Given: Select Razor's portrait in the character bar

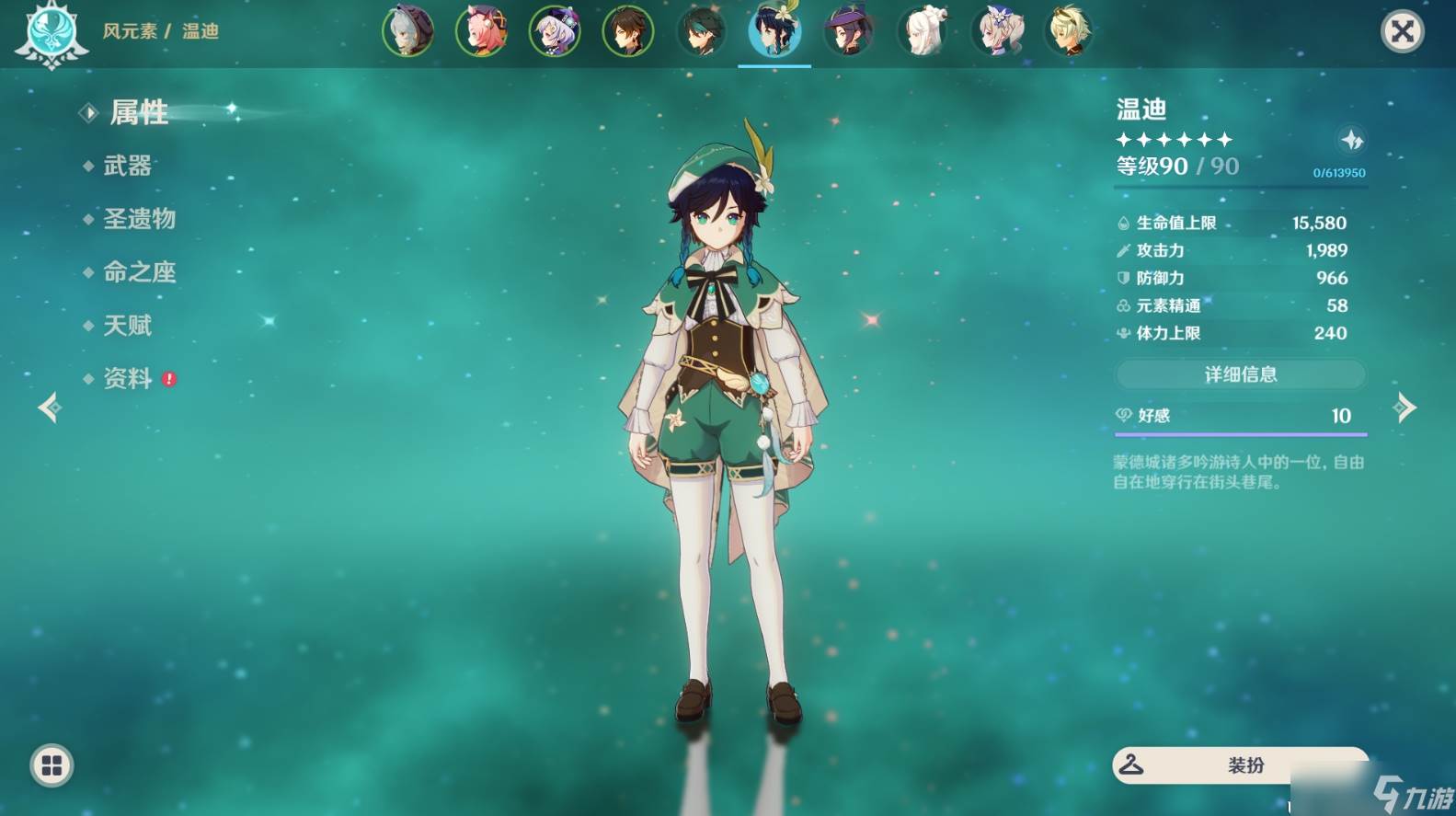Looking at the screenshot, I should click(407, 31).
